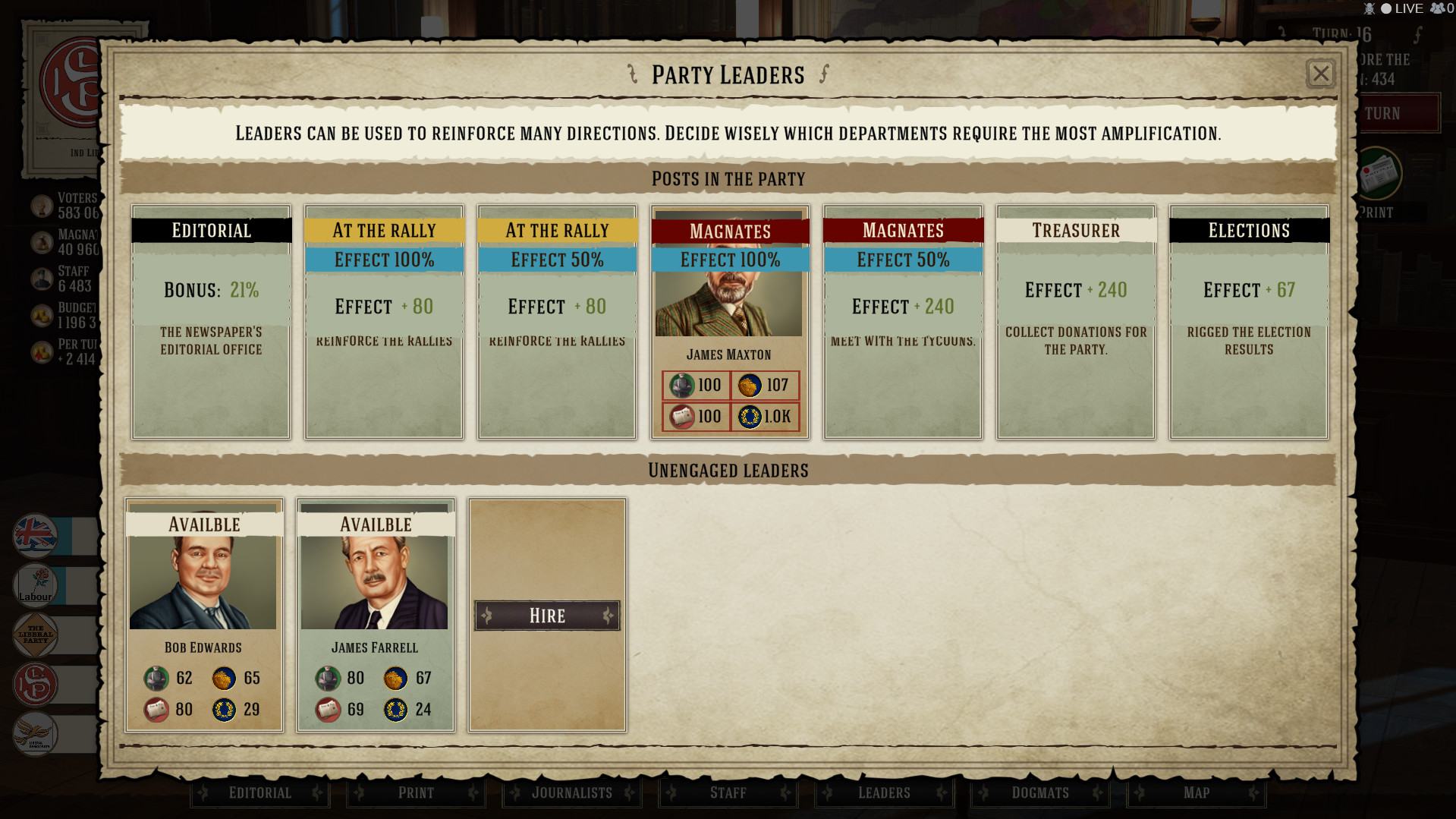The image size is (1456, 819).
Task: Select the Treasurer post card
Action: [x=1075, y=323]
